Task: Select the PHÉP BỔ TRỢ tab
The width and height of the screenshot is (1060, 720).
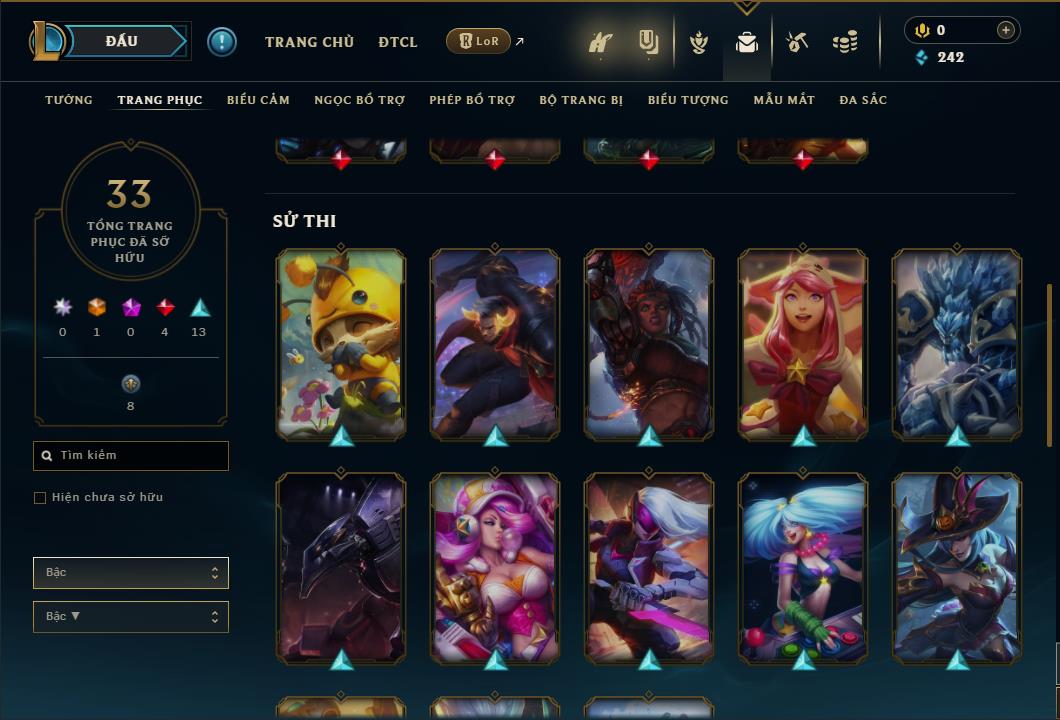Action: (472, 100)
